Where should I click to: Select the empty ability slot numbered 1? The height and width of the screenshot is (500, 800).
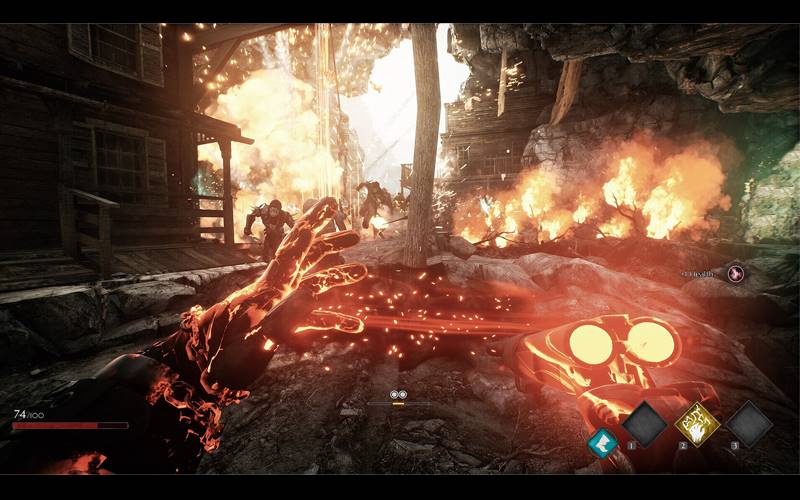pyautogui.click(x=644, y=424)
